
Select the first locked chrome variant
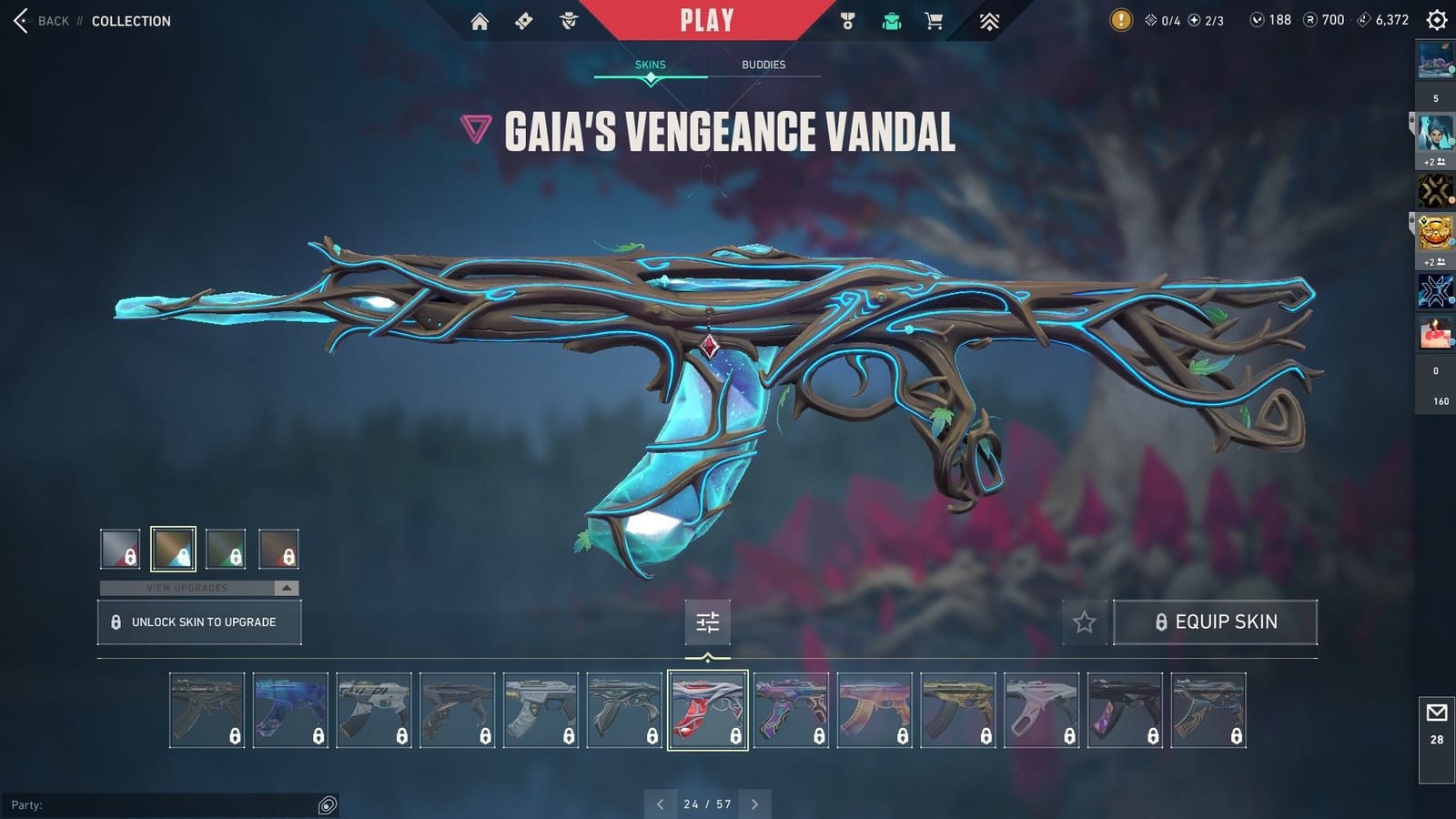[x=119, y=547]
